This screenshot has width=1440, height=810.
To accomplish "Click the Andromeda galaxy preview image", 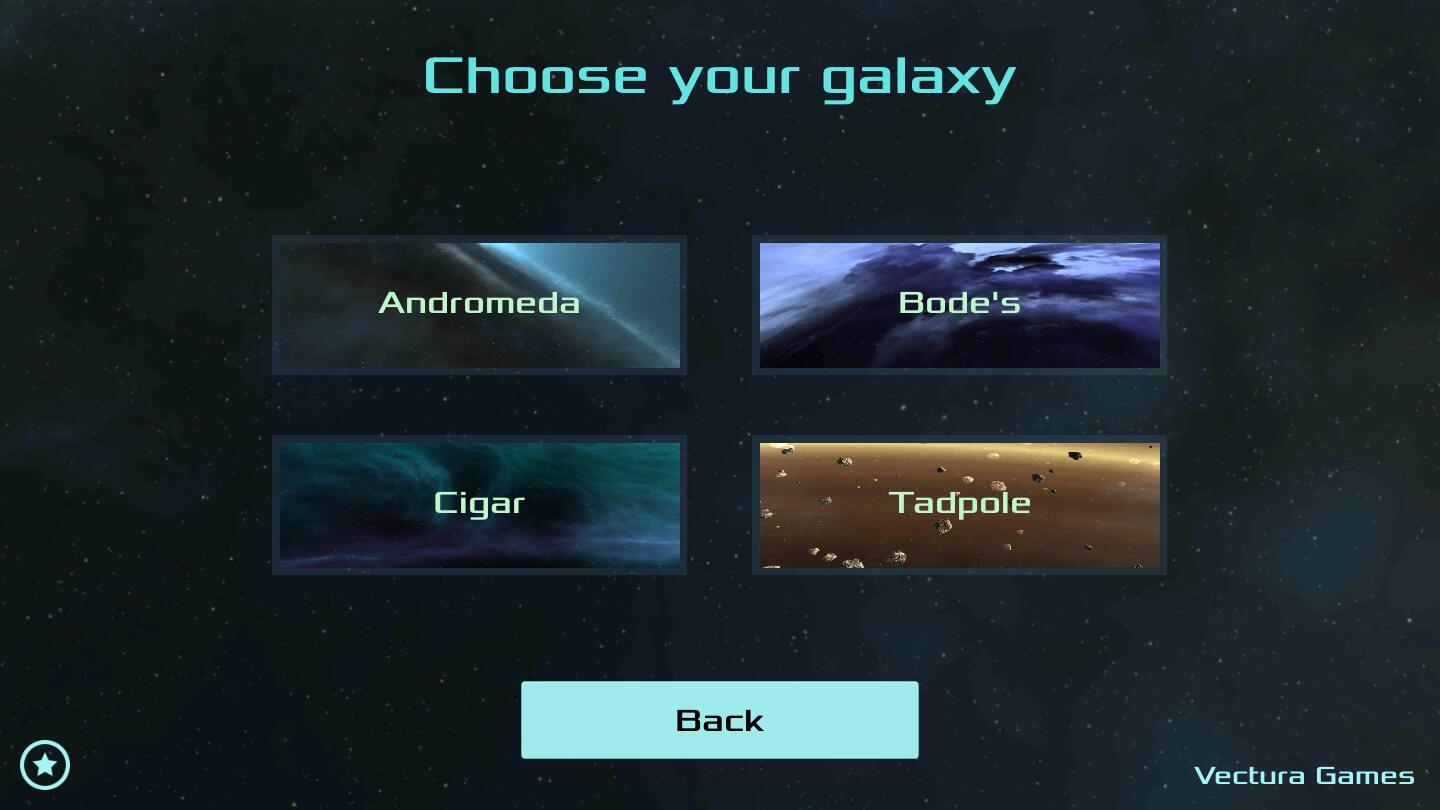I will [478, 304].
